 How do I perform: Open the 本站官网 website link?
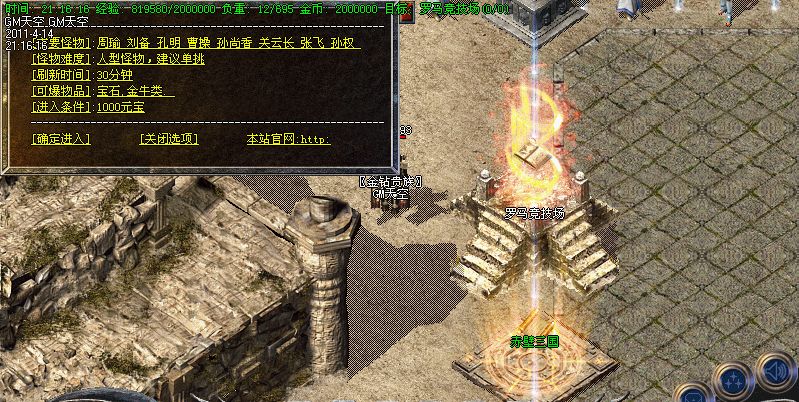288,139
